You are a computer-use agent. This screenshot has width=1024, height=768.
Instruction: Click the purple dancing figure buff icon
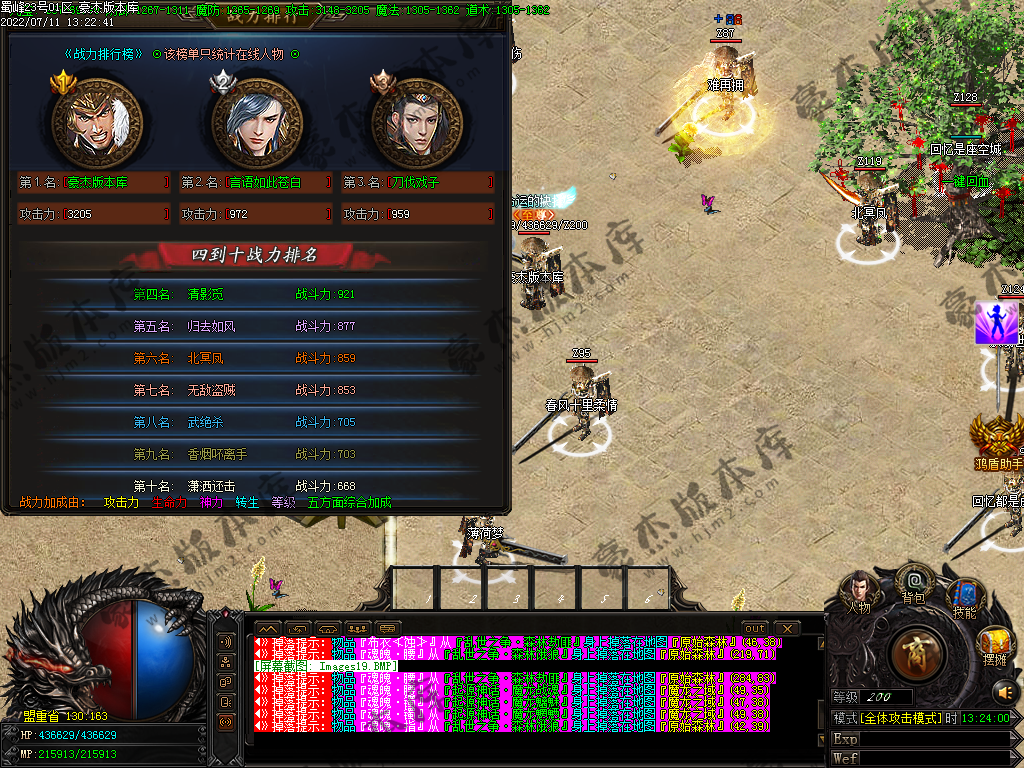coord(996,324)
